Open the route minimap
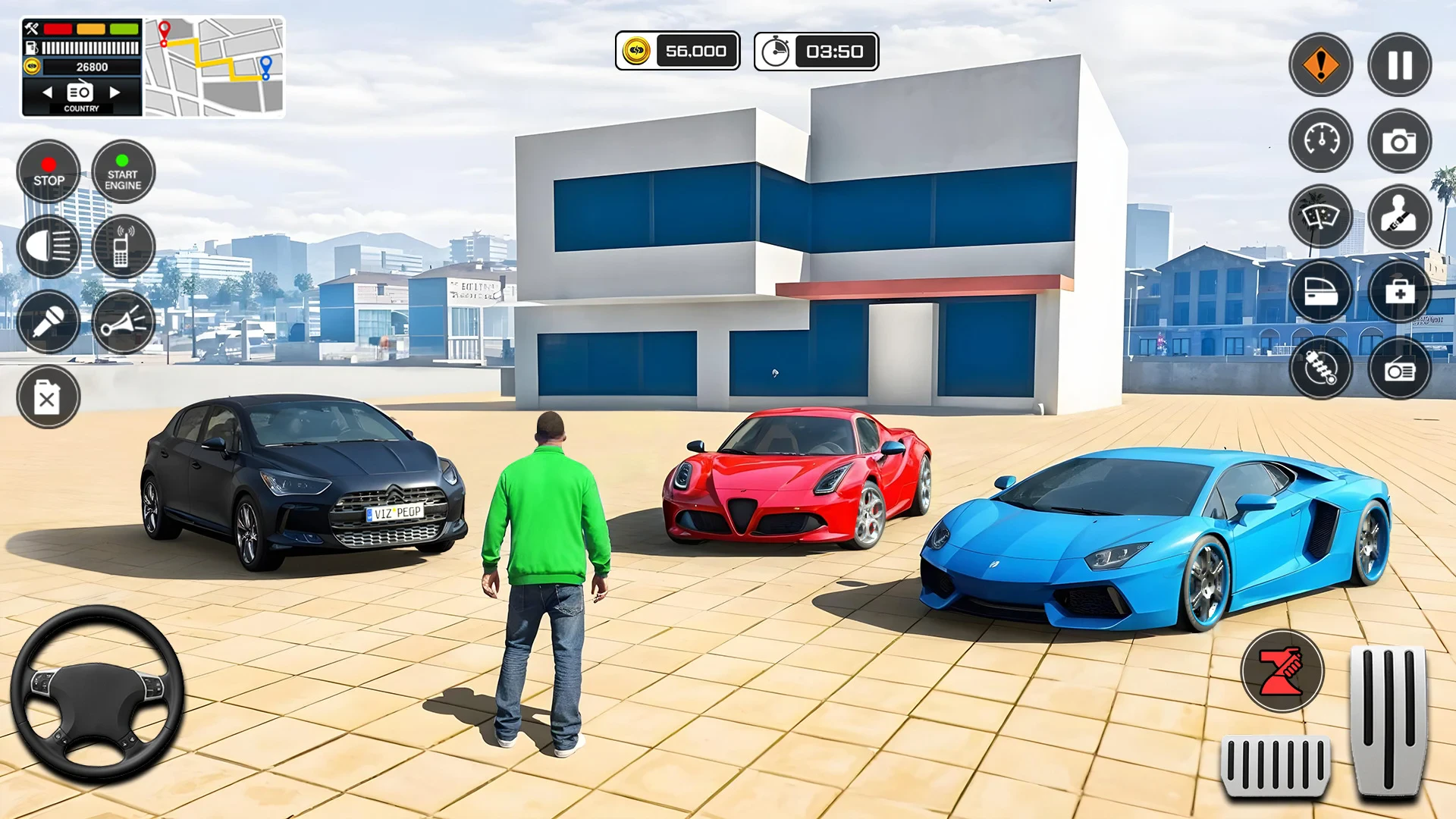This screenshot has height=819, width=1456. point(215,67)
